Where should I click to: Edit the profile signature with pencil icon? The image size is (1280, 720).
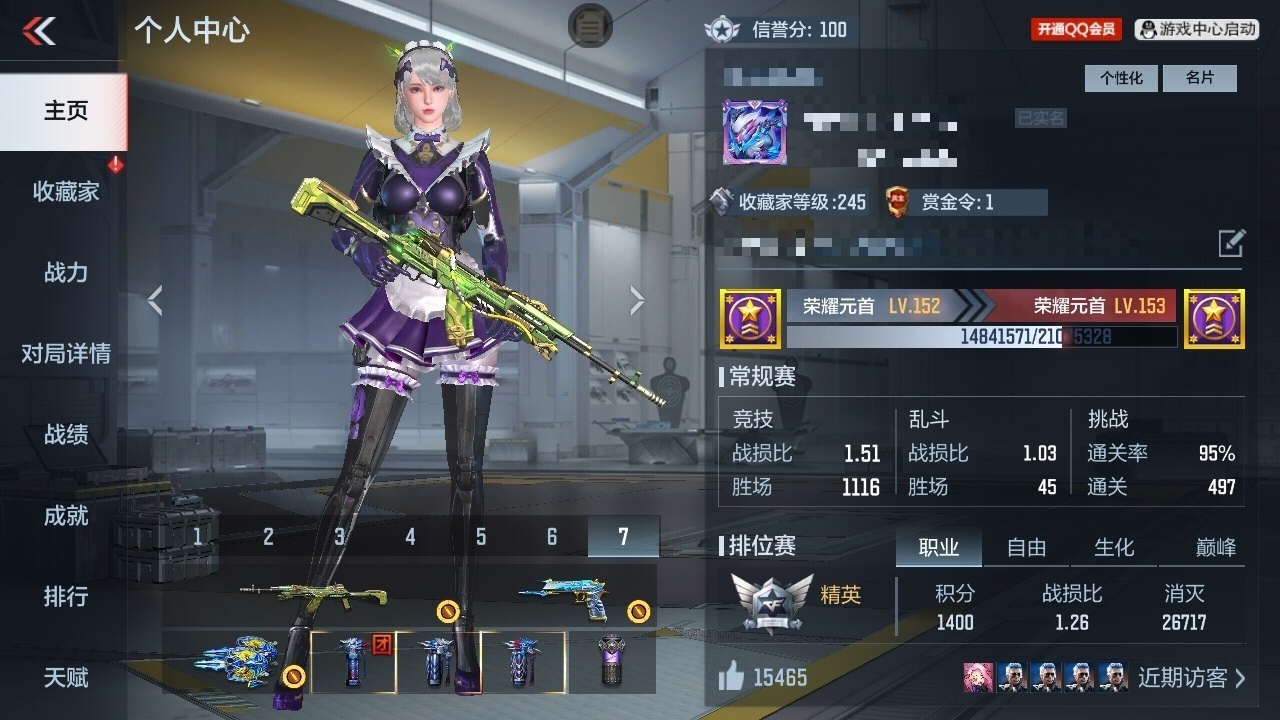1231,243
